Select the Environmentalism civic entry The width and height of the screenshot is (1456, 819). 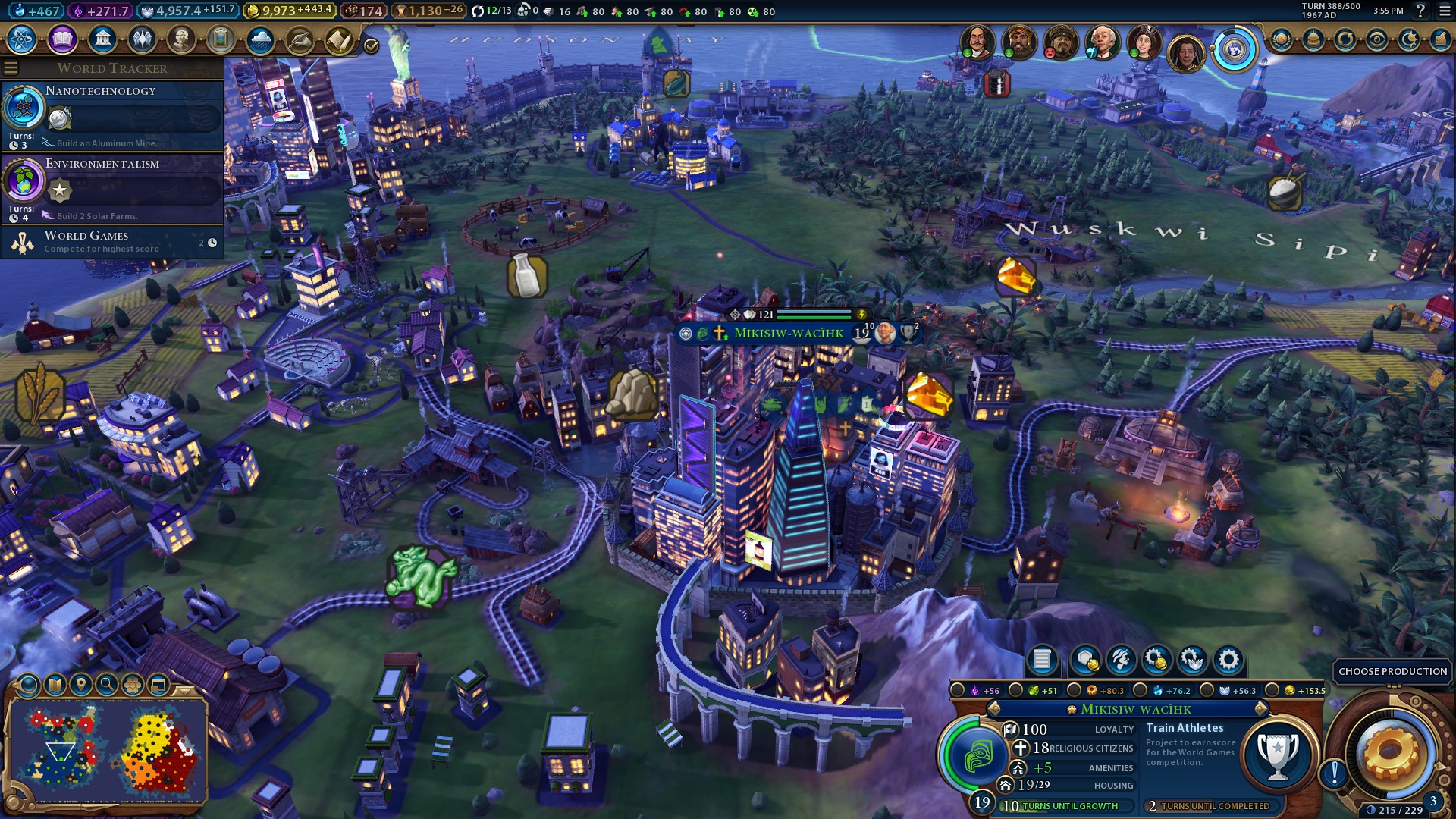(114, 187)
